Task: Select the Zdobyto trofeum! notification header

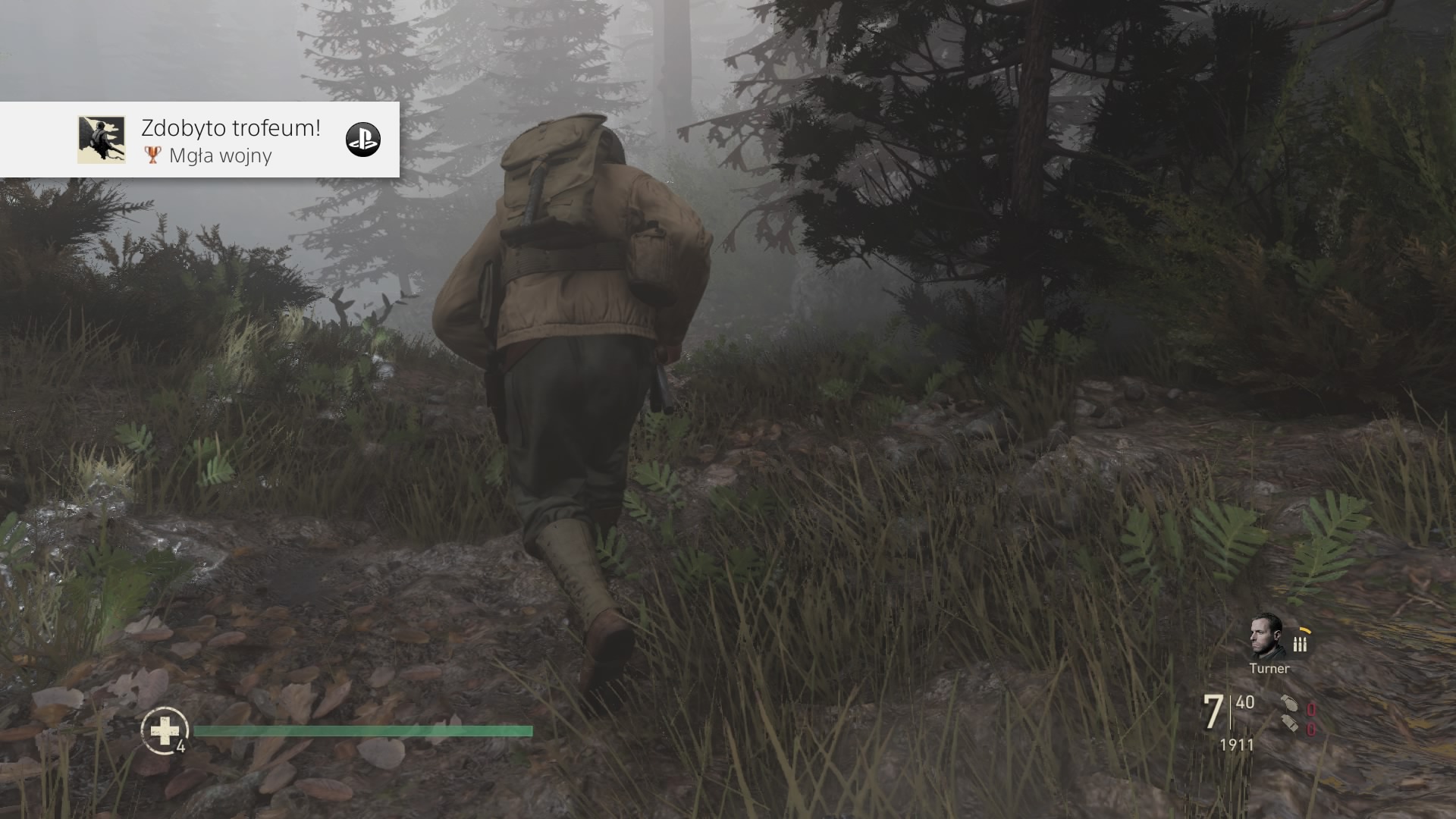Action: click(x=230, y=129)
